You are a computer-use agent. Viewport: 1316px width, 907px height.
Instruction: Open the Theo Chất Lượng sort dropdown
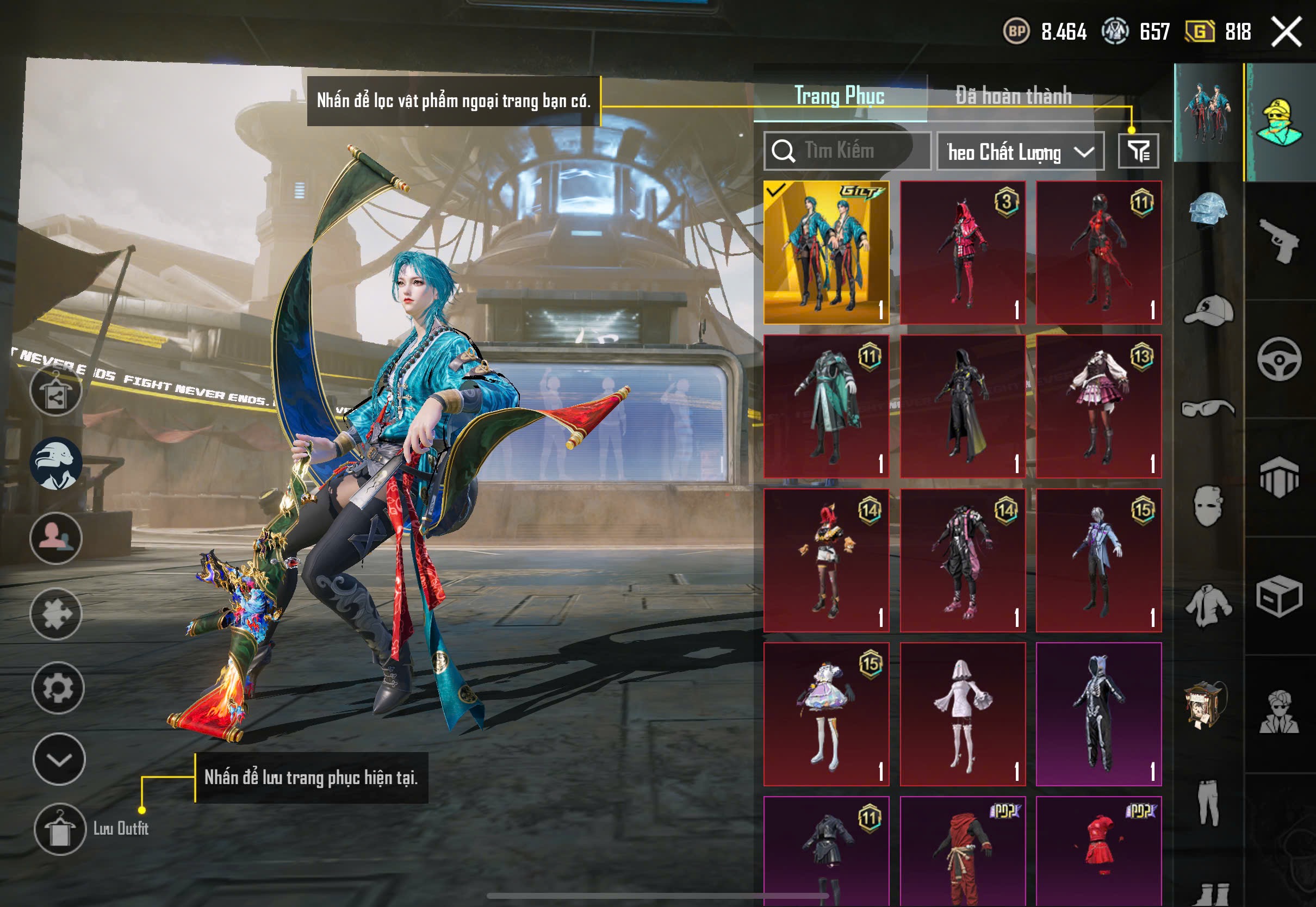pyautogui.click(x=1020, y=152)
